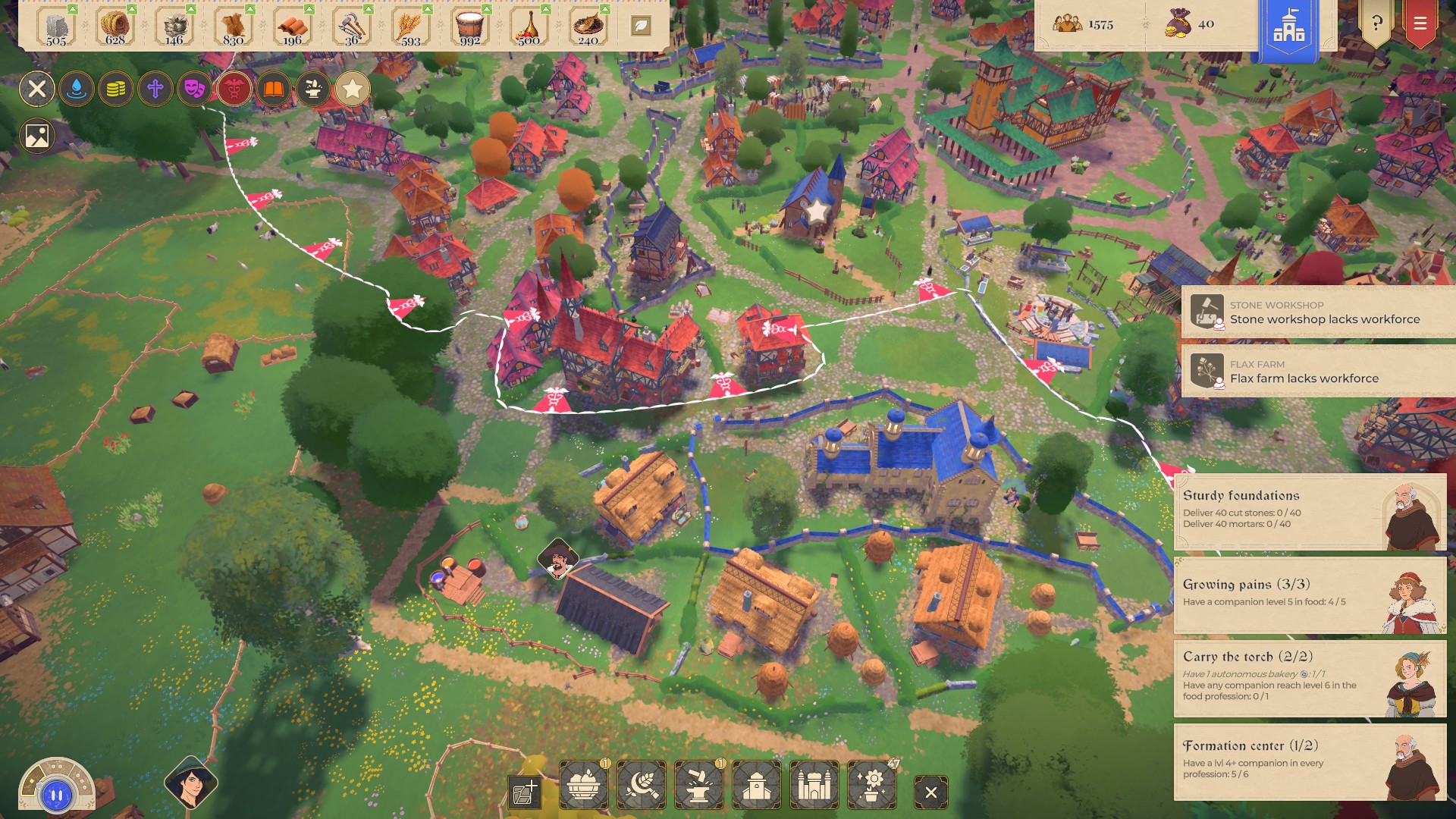1456x819 pixels.
Task: Select the purple cross faith overlay
Action: point(155,89)
